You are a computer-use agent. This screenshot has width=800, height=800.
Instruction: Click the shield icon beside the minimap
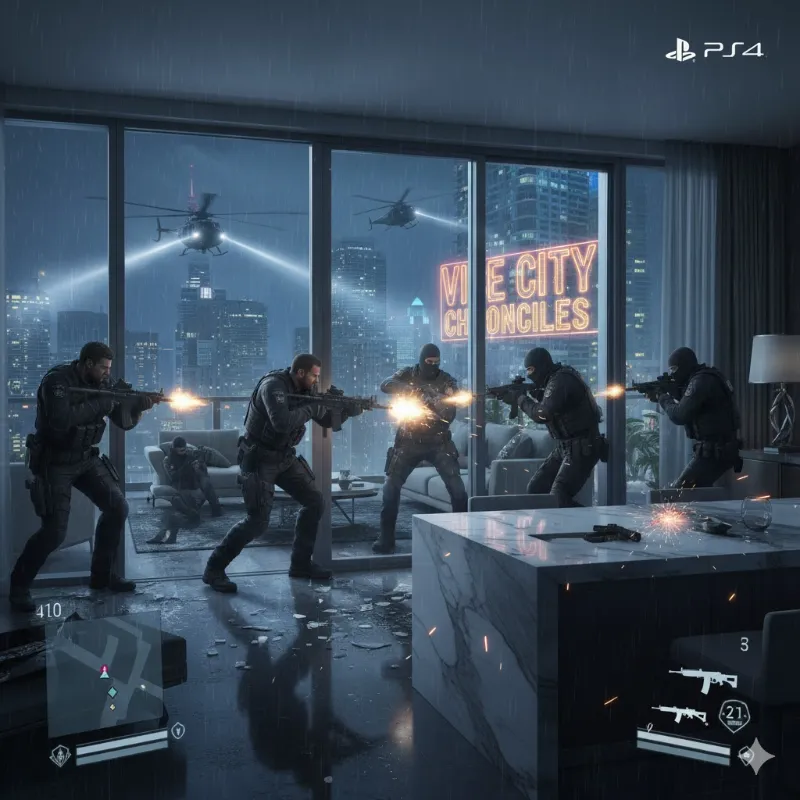[x=178, y=728]
